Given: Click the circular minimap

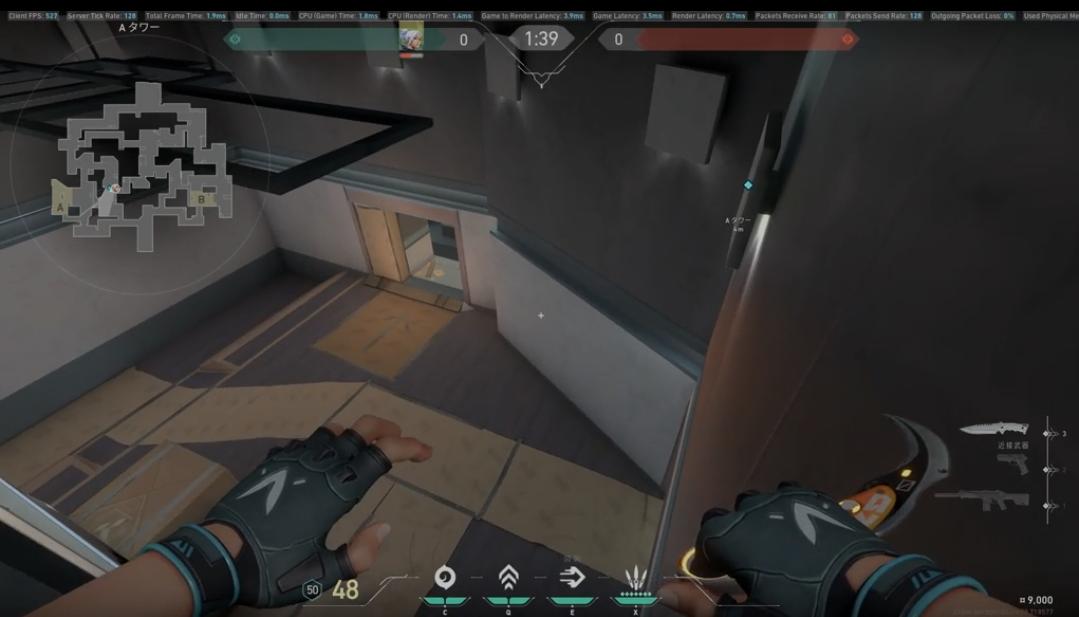Looking at the screenshot, I should coord(140,165).
